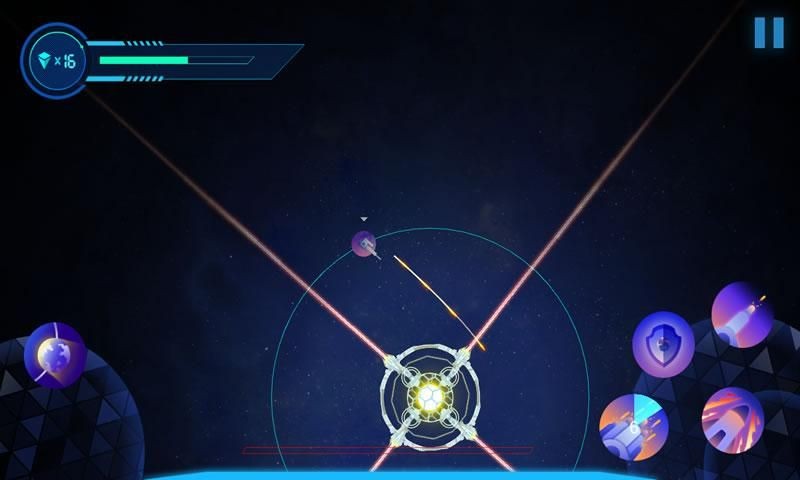Trigger the missile barrage ability on cooldown
This screenshot has height=480, width=800.
coord(632,427)
